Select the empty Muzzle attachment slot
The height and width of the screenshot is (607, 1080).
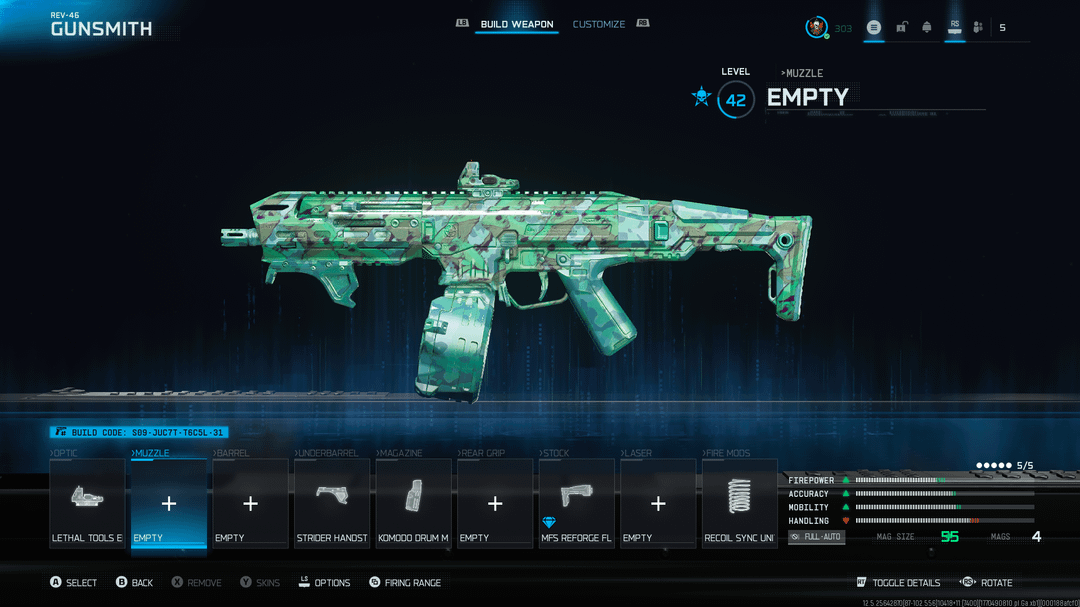169,503
